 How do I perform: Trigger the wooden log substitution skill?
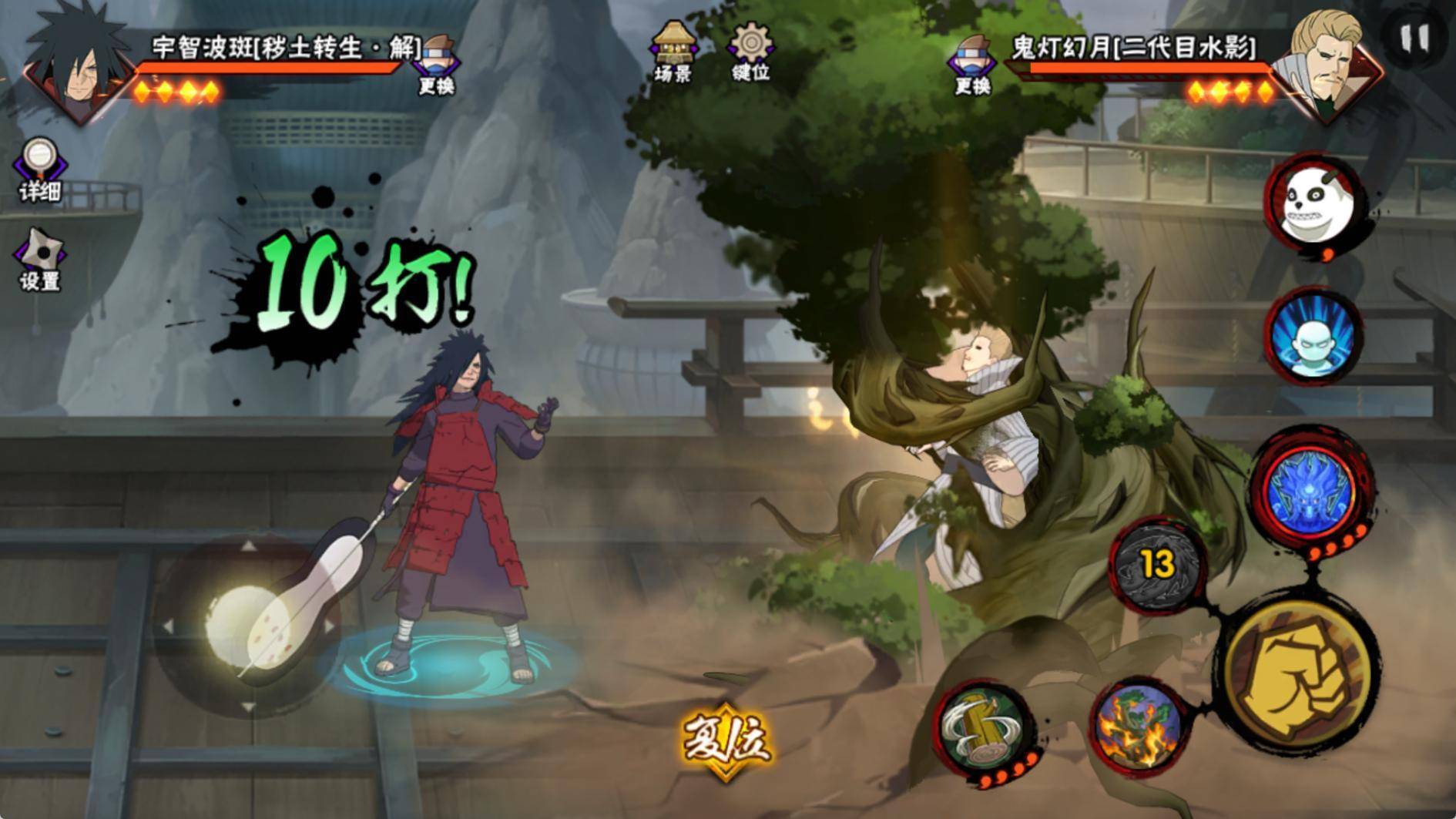[x=984, y=730]
